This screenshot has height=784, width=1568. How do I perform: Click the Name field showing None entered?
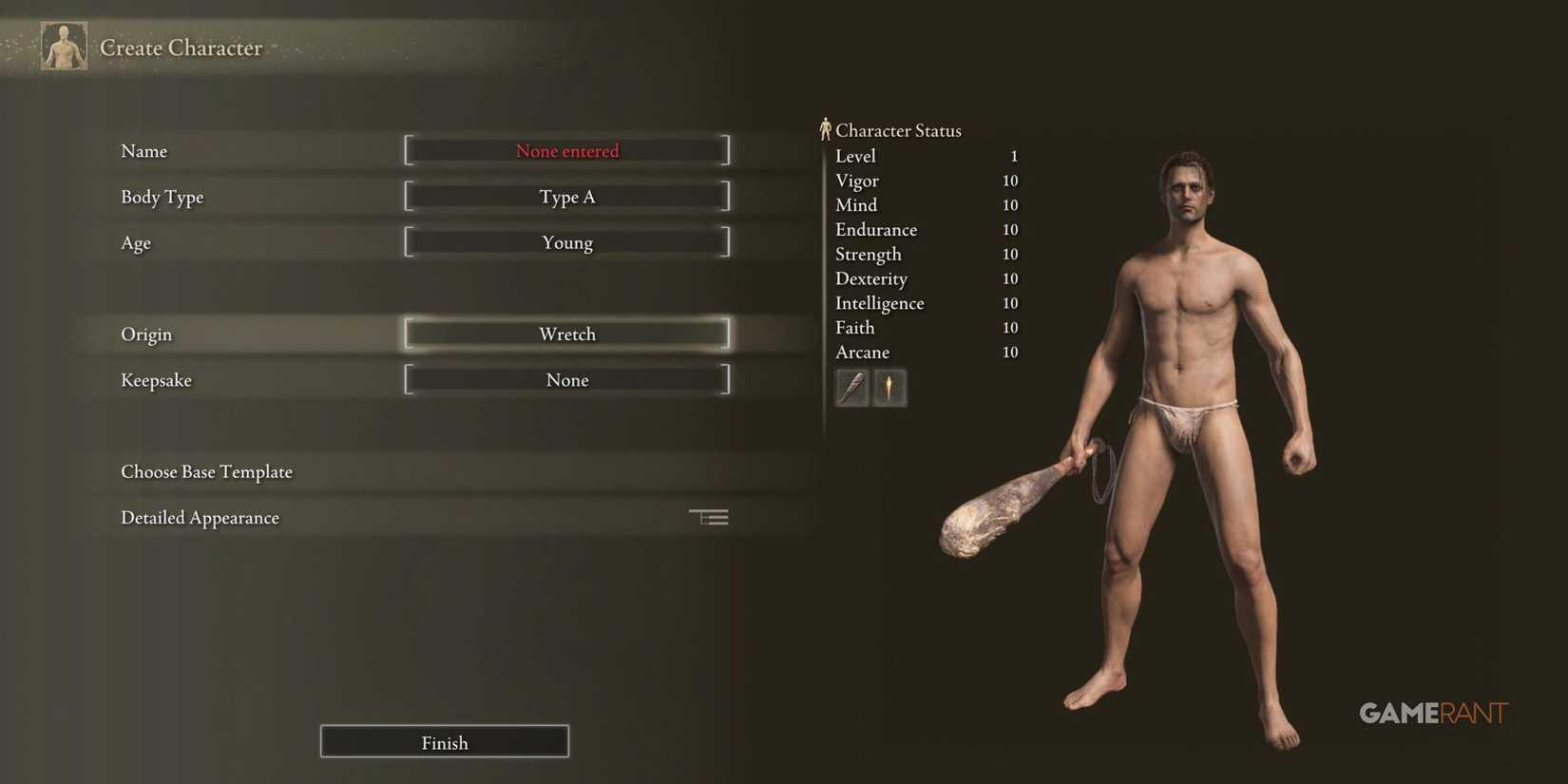(567, 150)
